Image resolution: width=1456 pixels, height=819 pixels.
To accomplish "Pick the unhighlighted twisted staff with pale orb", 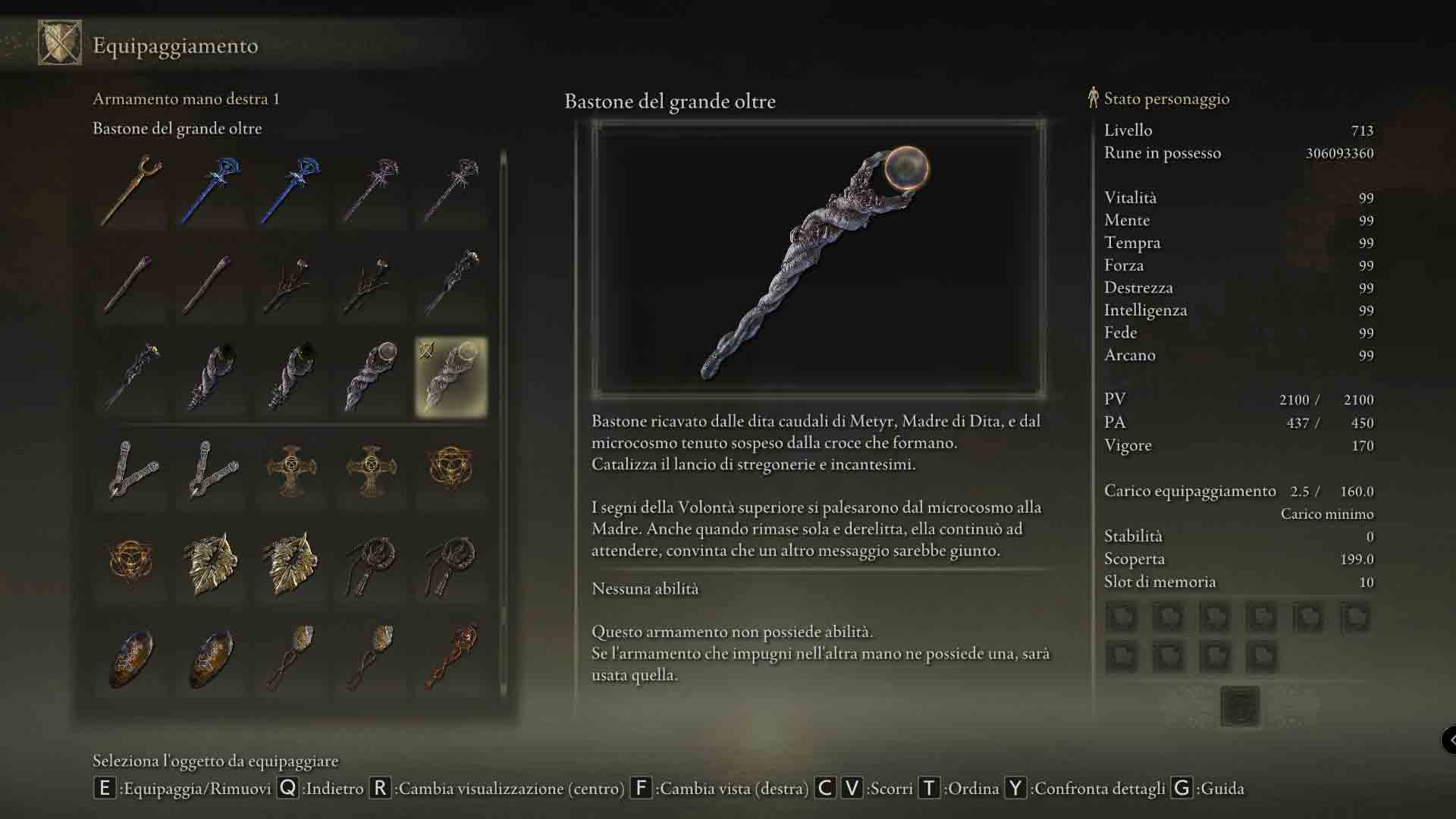I will tap(371, 377).
